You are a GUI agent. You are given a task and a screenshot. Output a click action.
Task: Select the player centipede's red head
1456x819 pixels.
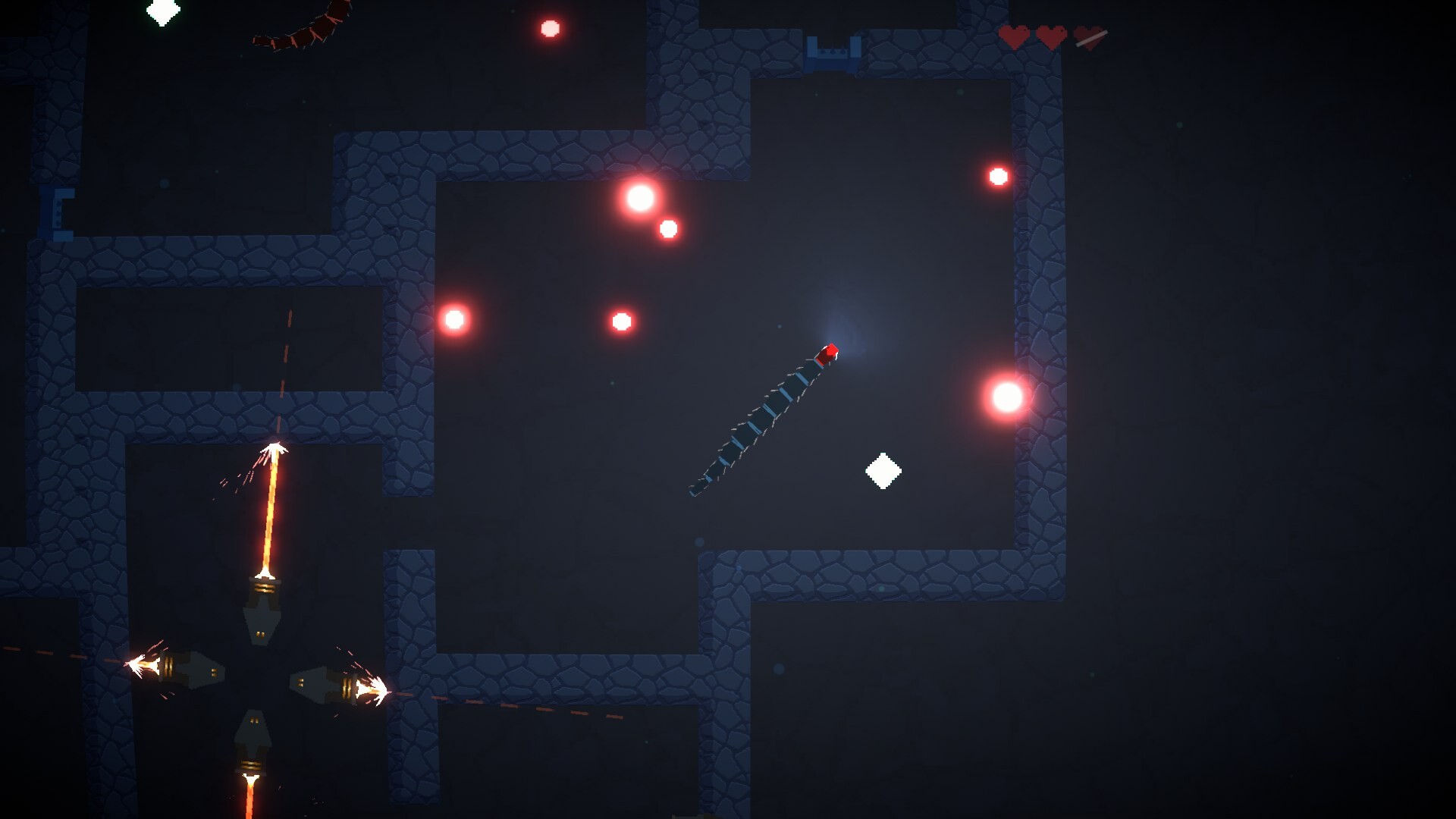(827, 353)
